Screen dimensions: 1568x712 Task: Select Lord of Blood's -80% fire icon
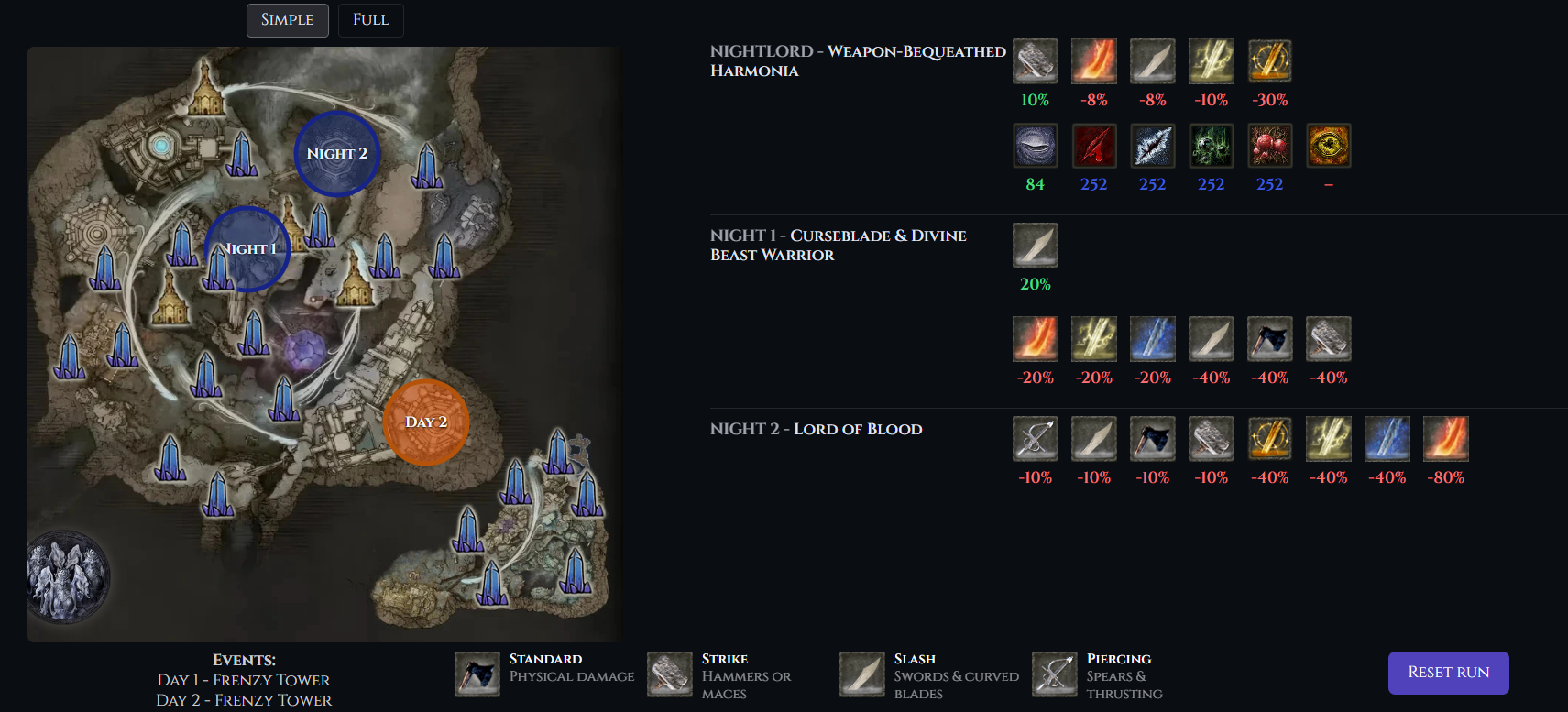[1446, 439]
